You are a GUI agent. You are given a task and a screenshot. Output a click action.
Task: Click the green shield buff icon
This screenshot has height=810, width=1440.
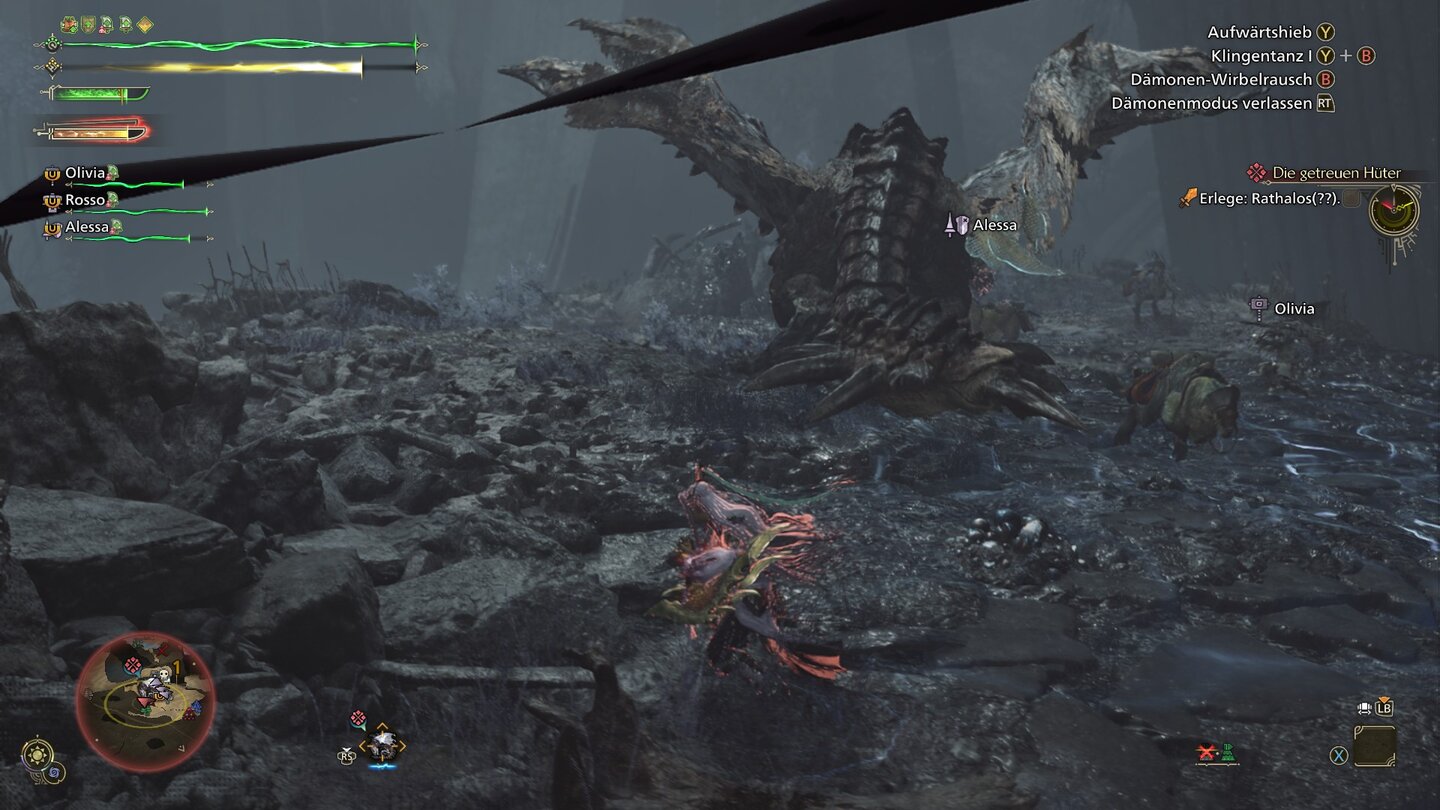pos(88,24)
